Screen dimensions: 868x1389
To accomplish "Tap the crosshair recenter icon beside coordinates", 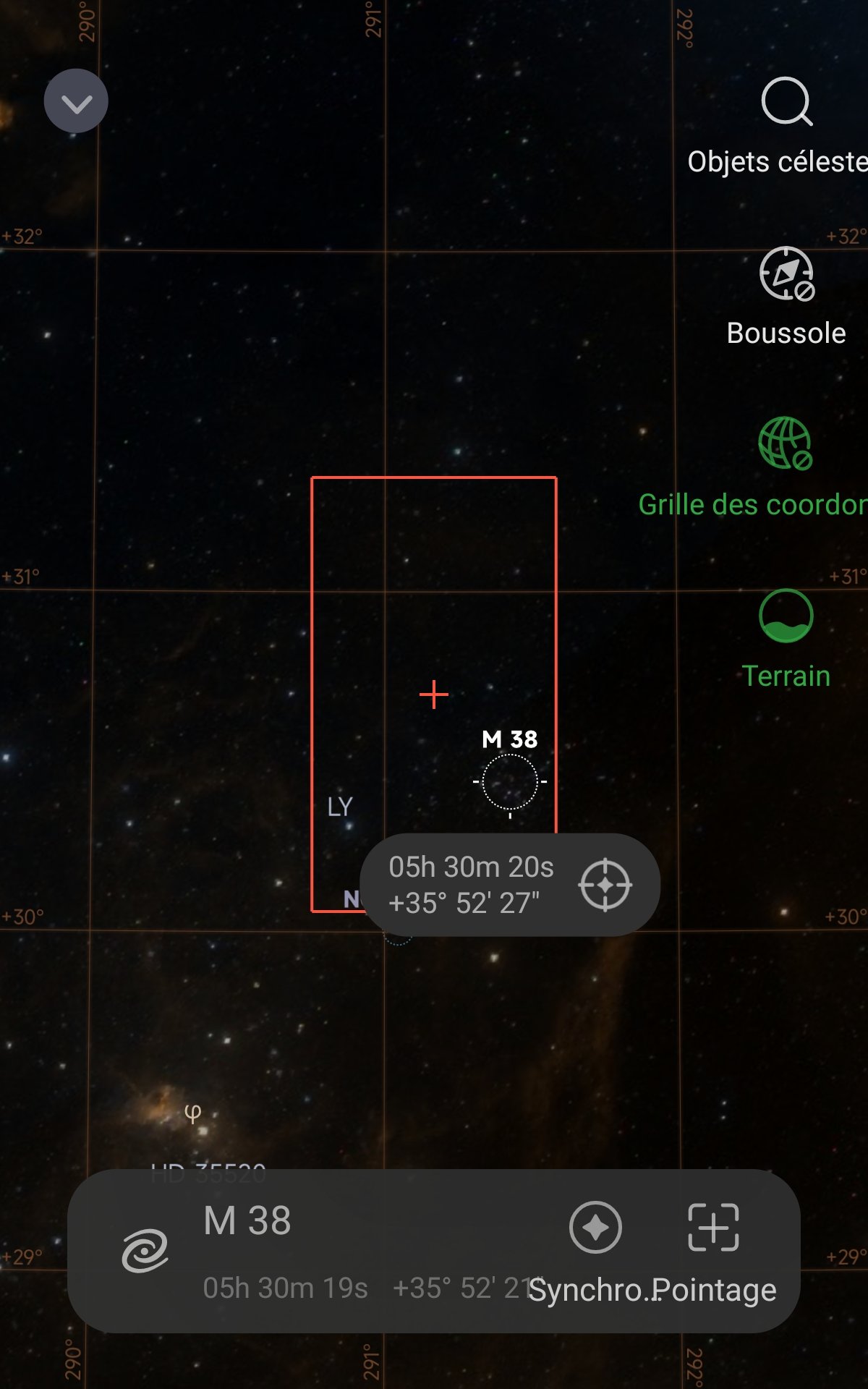I will [x=605, y=885].
